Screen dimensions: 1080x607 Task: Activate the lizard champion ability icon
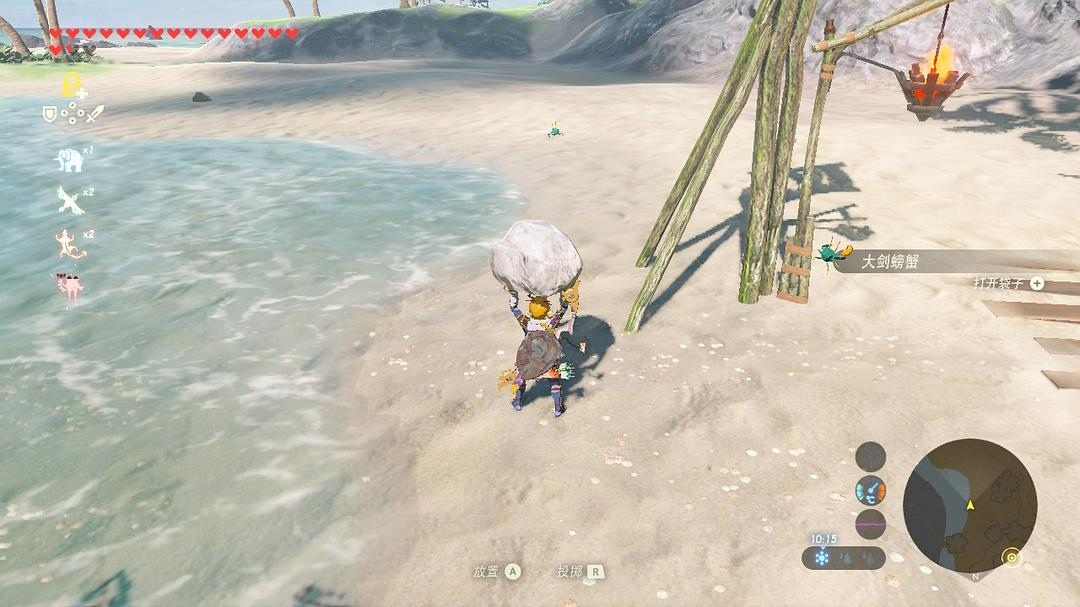pyautogui.click(x=68, y=244)
